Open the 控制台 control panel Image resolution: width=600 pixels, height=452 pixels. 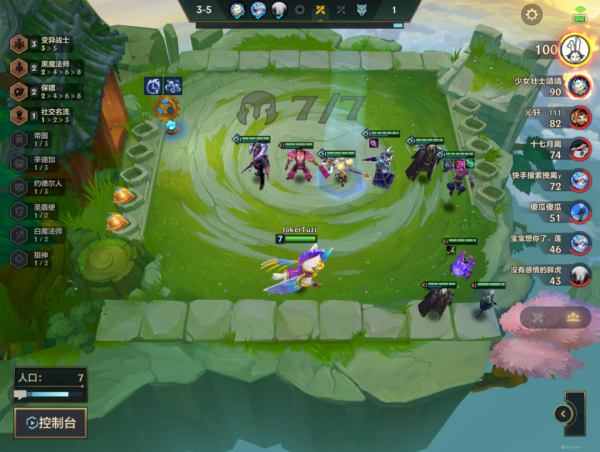click(x=50, y=422)
